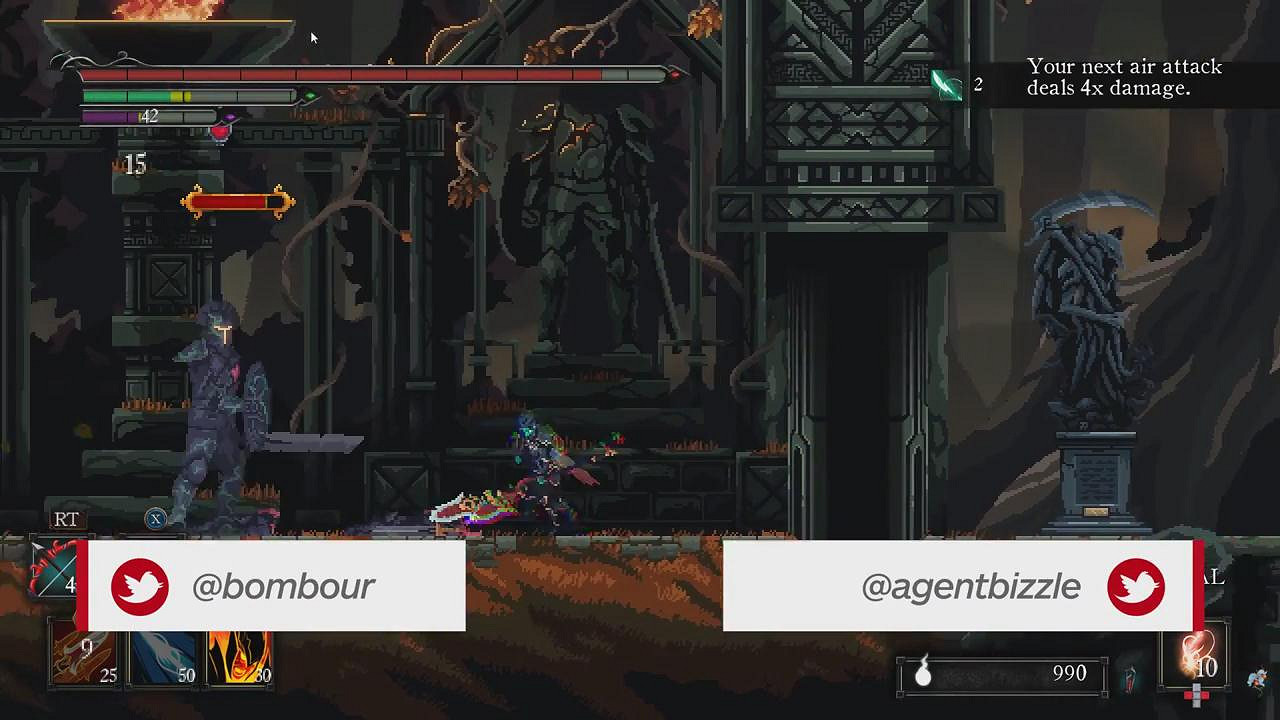
Task: Click the red diamond capping the health bar
Action: 676,74
